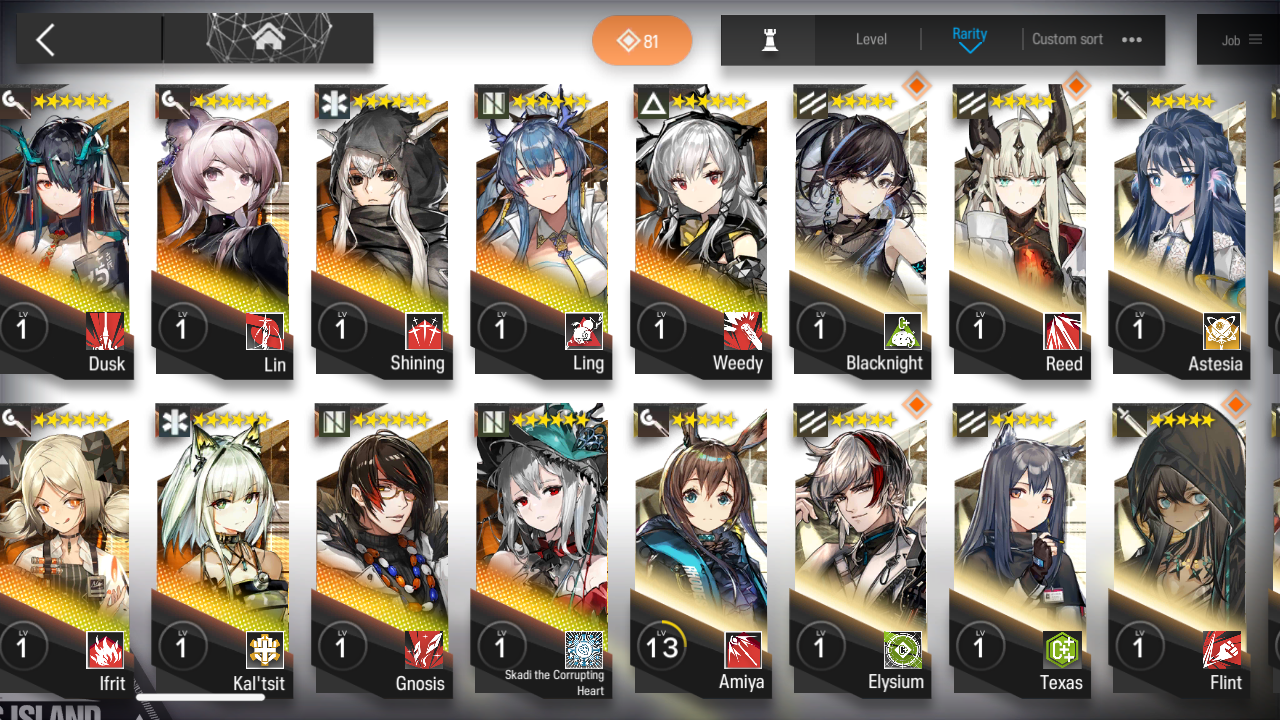This screenshot has width=1280, height=720.
Task: Tap the promotion diamond on Flint's card
Action: [1236, 405]
